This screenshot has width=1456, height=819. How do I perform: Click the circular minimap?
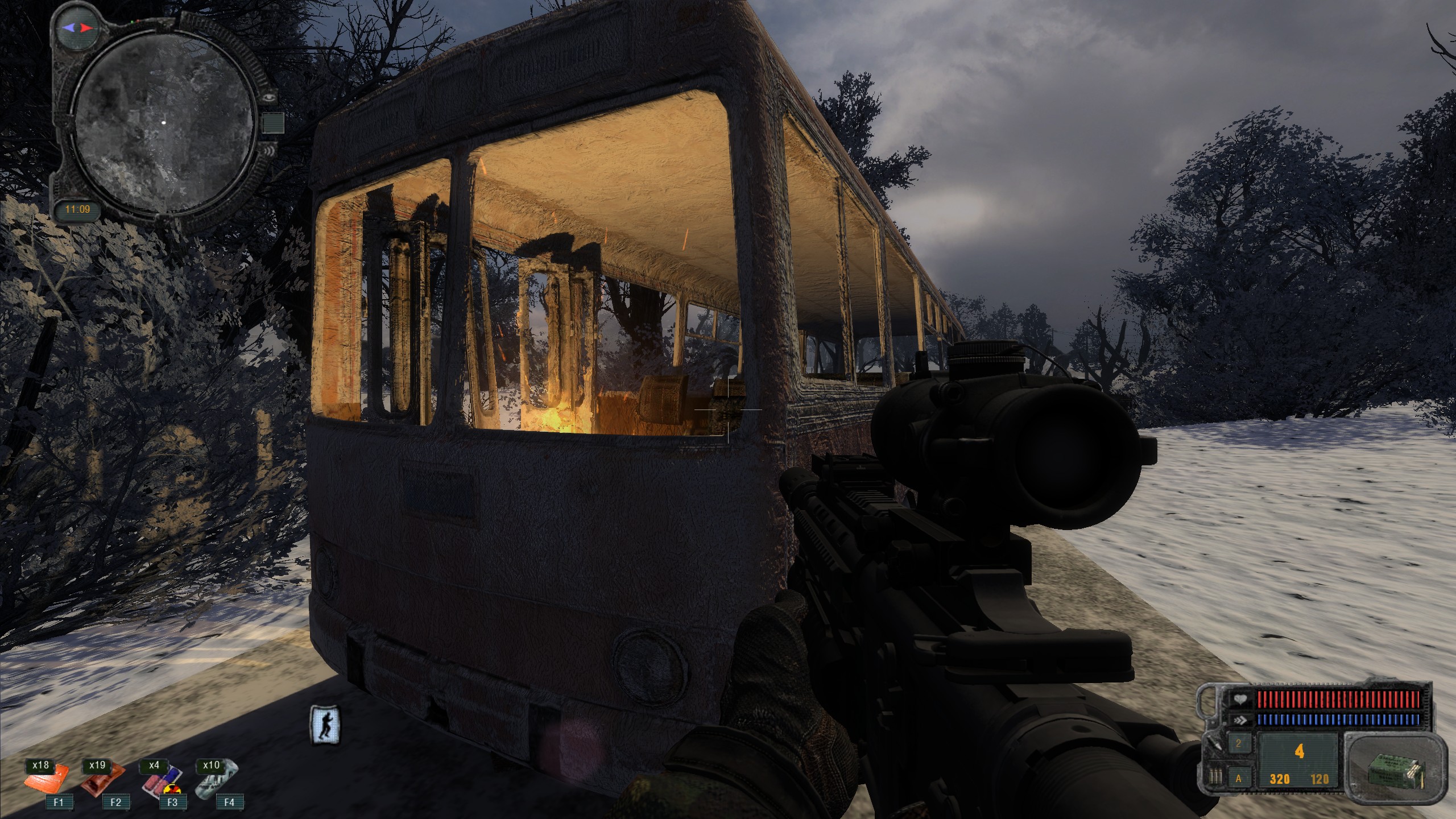point(164,123)
